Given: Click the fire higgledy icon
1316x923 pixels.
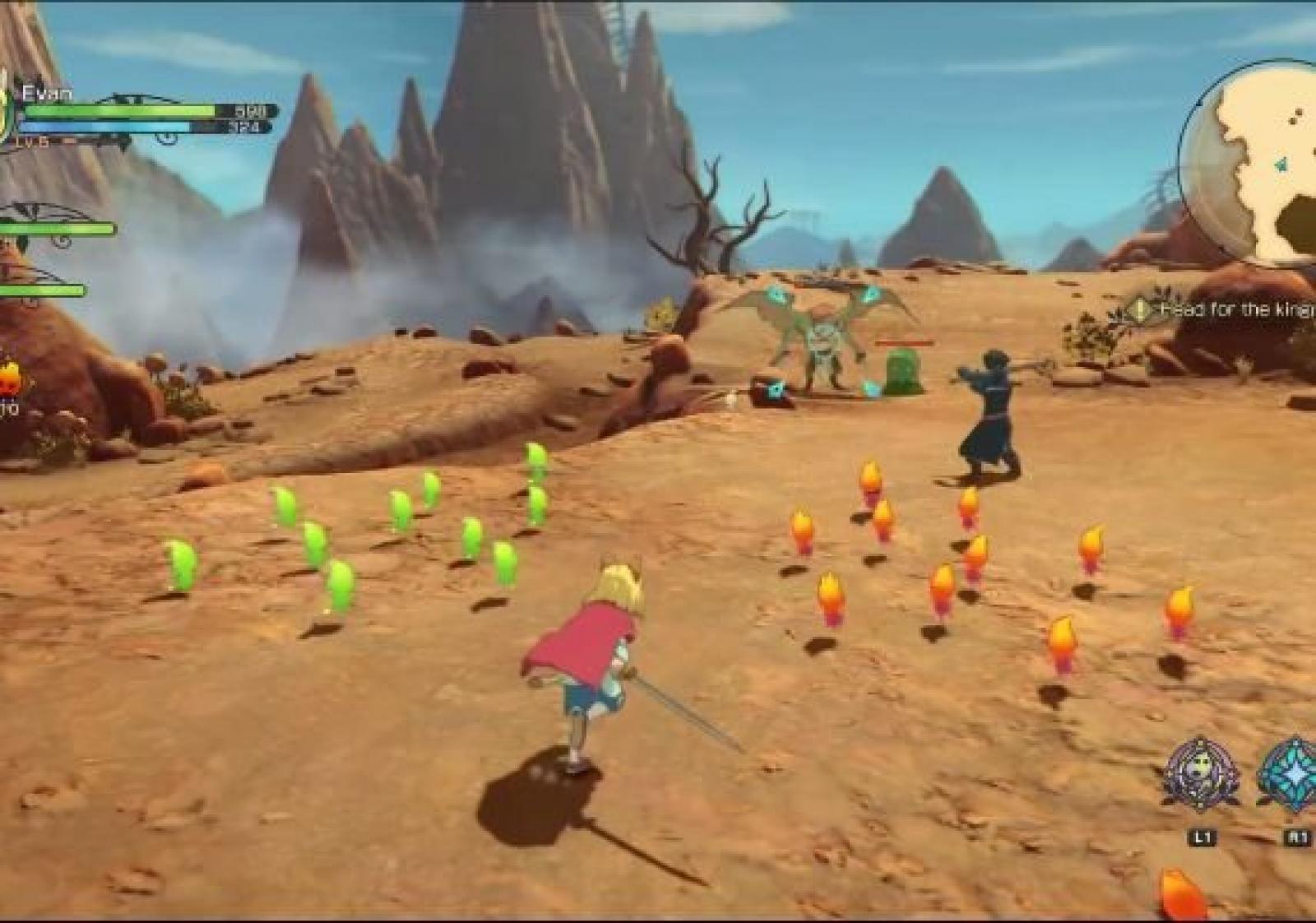Looking at the screenshot, I should click(x=10, y=380).
